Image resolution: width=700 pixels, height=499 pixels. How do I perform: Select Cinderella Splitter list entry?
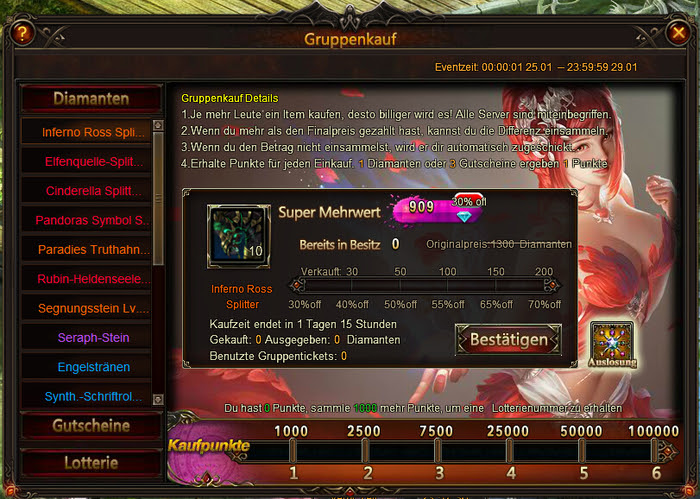click(86, 191)
